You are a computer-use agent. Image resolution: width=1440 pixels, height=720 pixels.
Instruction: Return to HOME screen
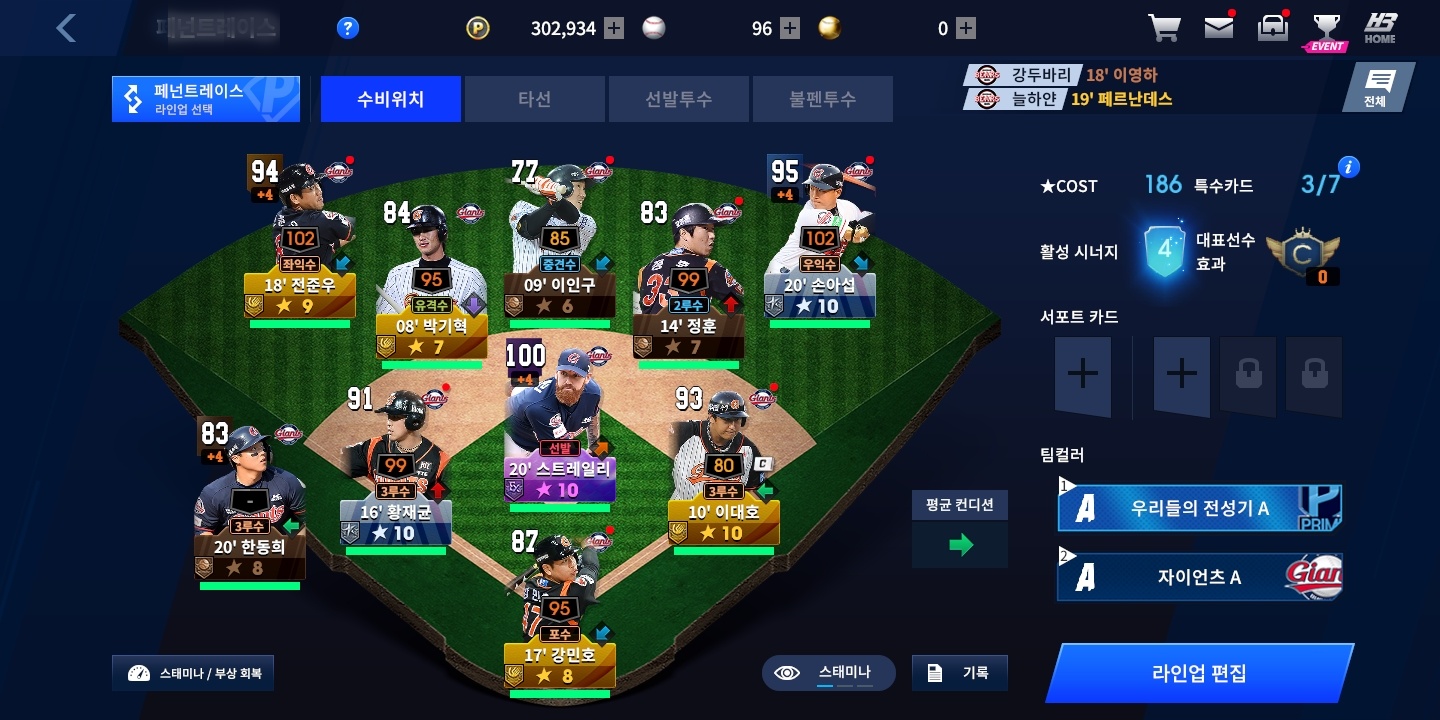[x=1380, y=28]
